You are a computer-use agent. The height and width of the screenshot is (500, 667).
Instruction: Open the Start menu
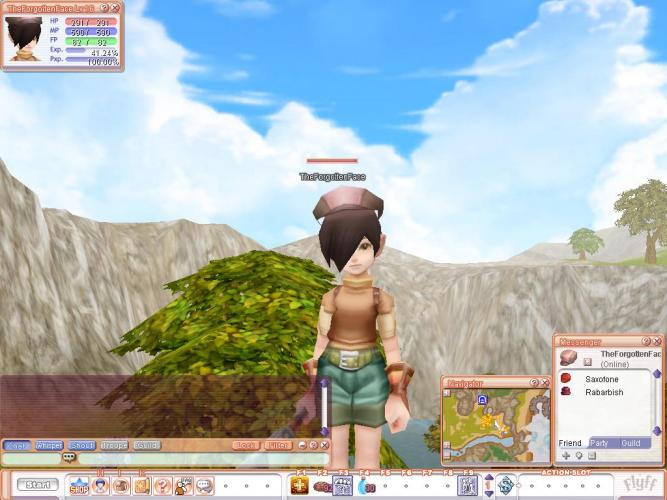pos(37,485)
